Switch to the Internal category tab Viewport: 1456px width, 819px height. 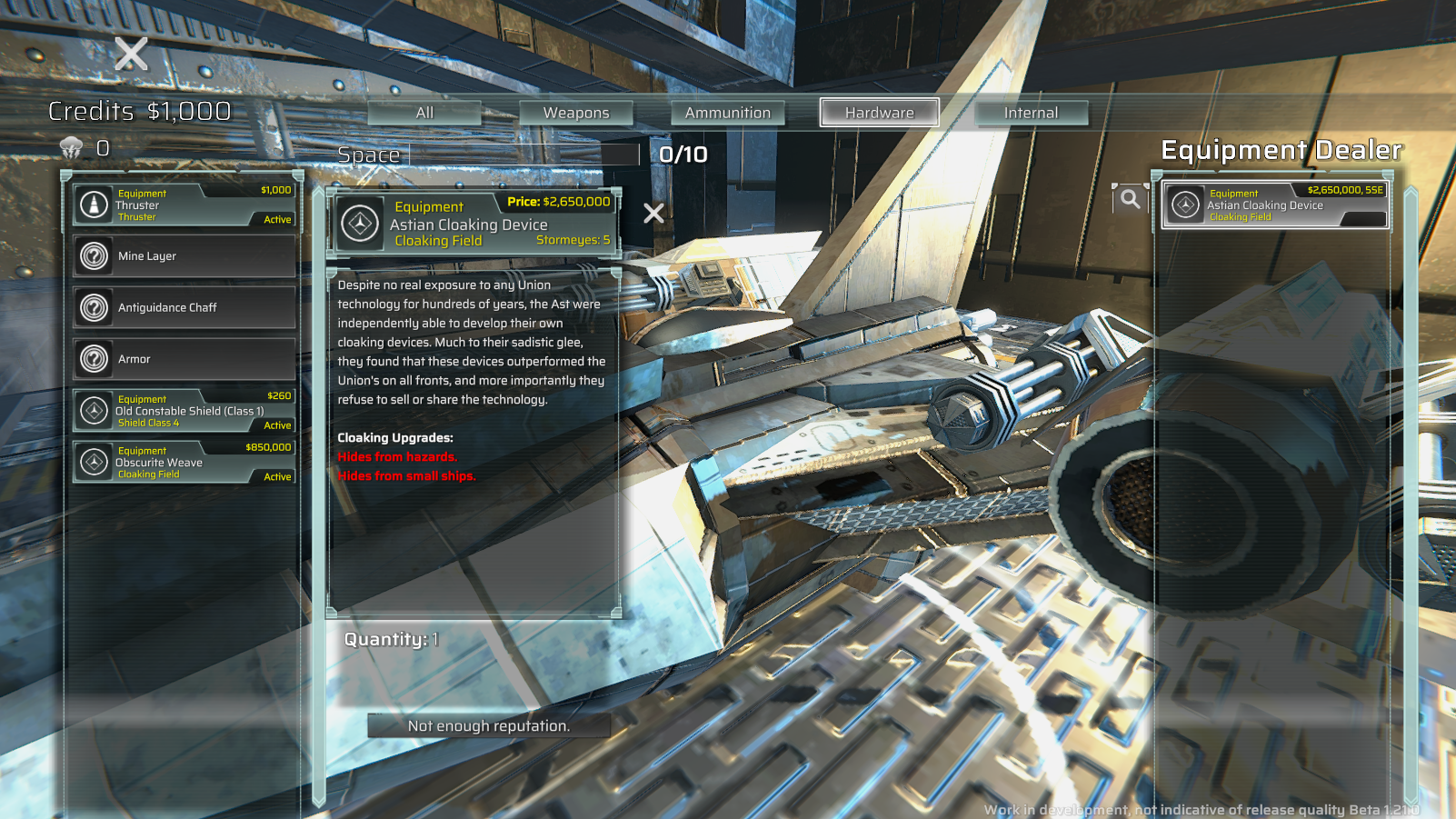[1031, 113]
